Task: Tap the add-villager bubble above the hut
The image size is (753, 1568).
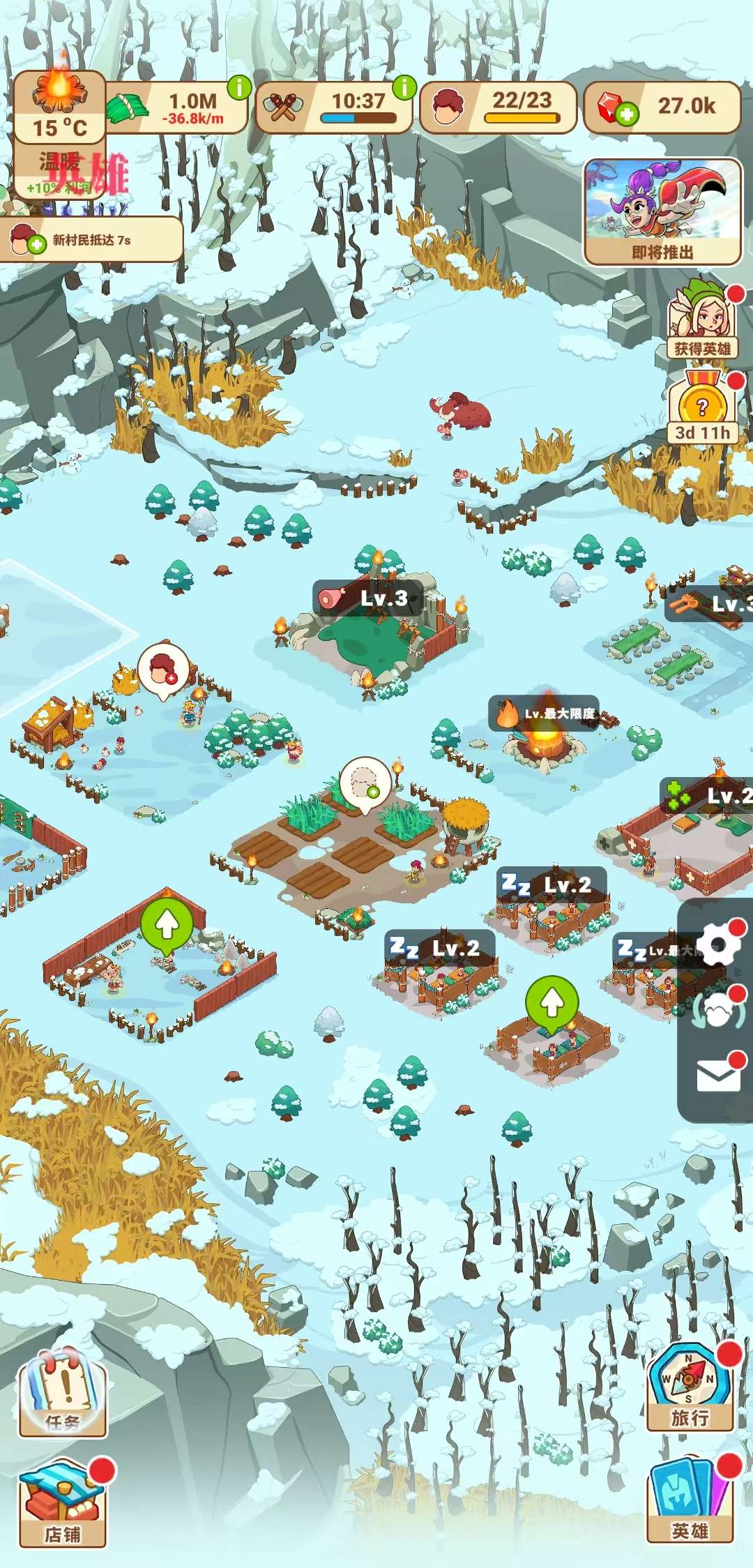Action: [x=164, y=670]
